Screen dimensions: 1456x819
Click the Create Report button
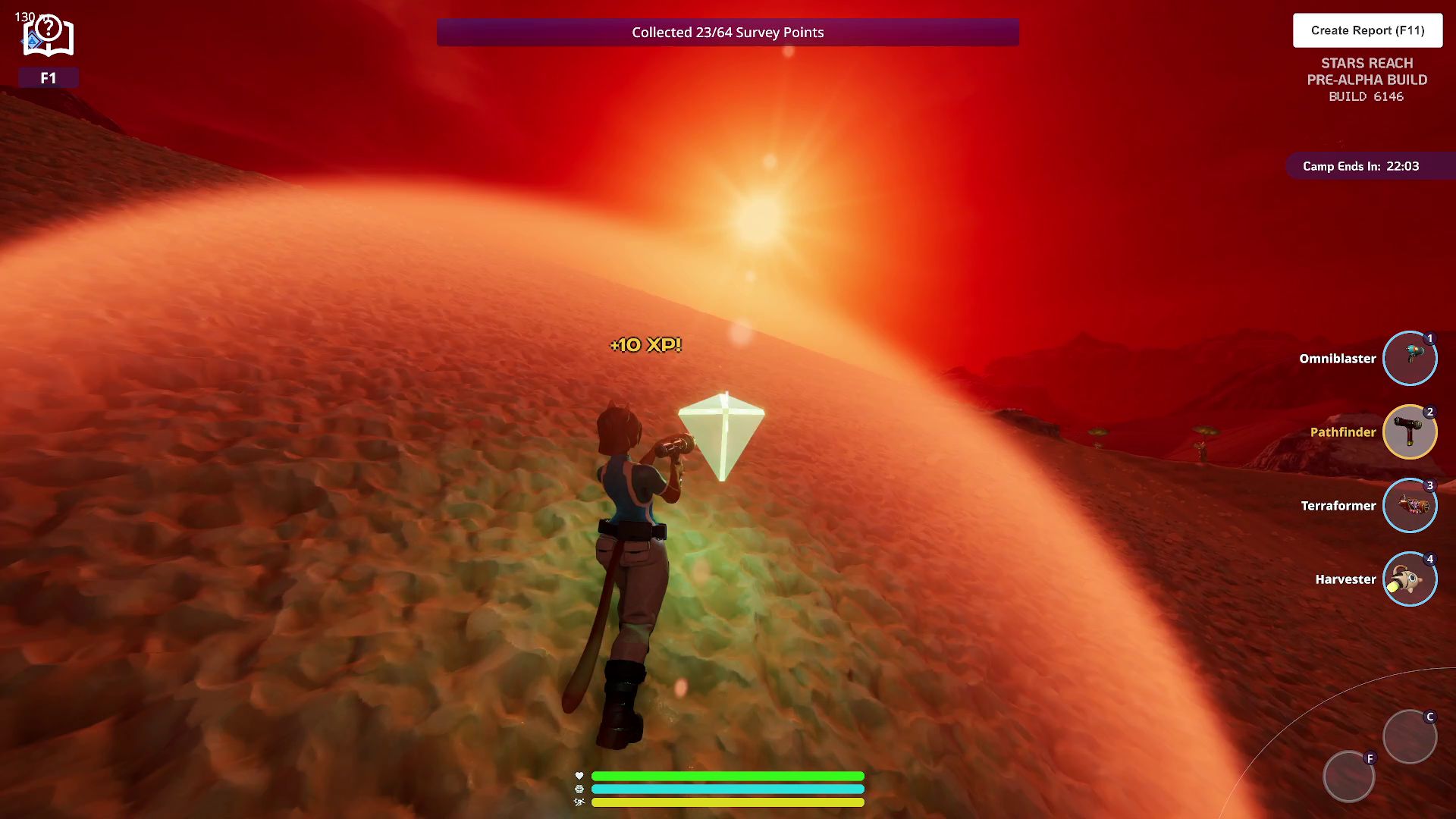click(x=1367, y=30)
